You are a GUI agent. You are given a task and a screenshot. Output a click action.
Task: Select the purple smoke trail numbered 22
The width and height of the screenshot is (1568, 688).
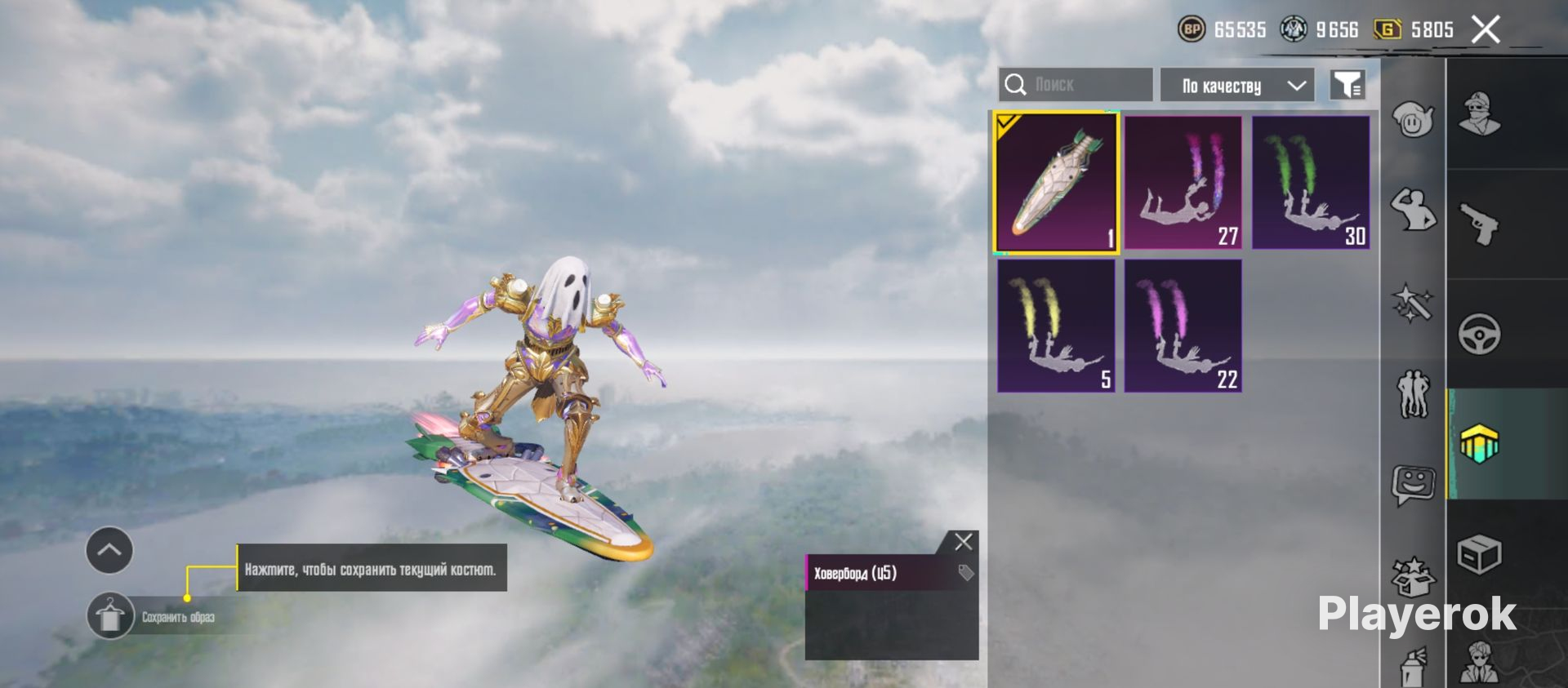(x=1183, y=326)
